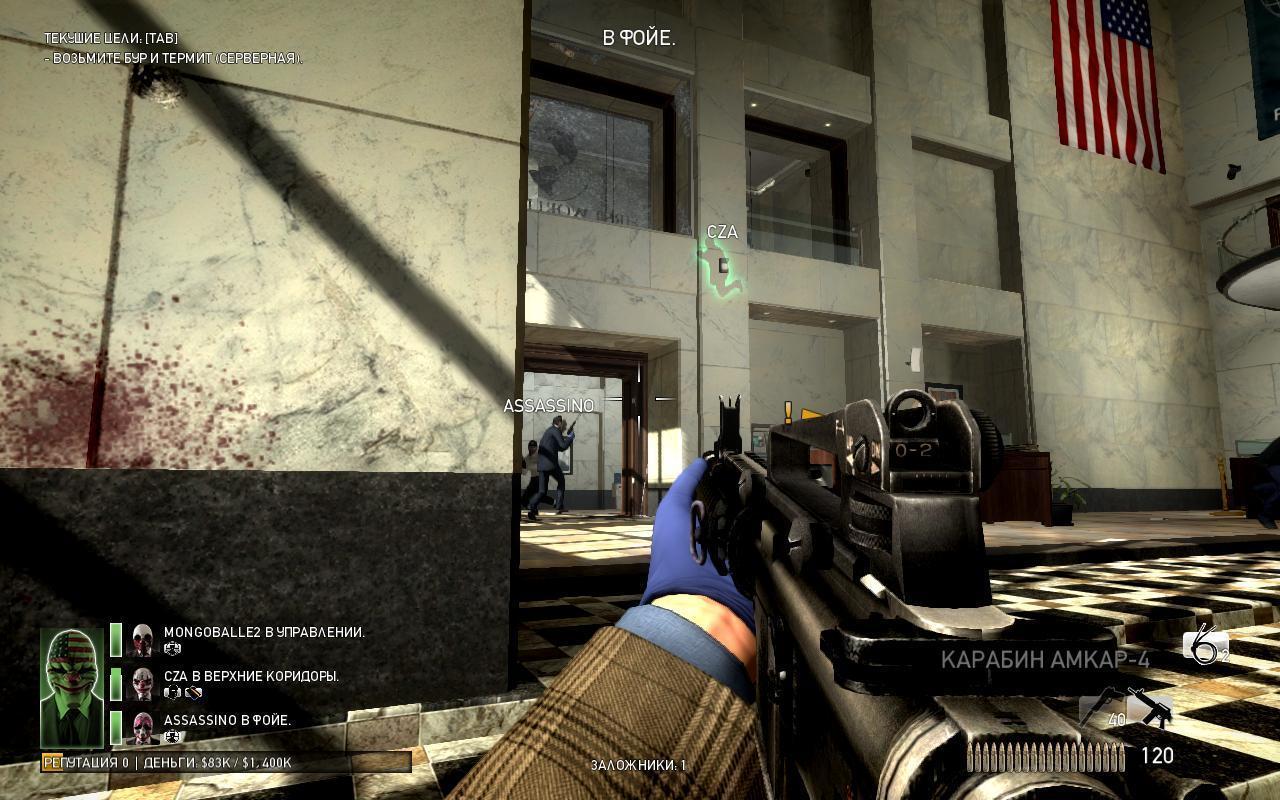The image size is (1280, 800).
Task: Click the player's green clown mask portrait
Action: click(x=71, y=687)
